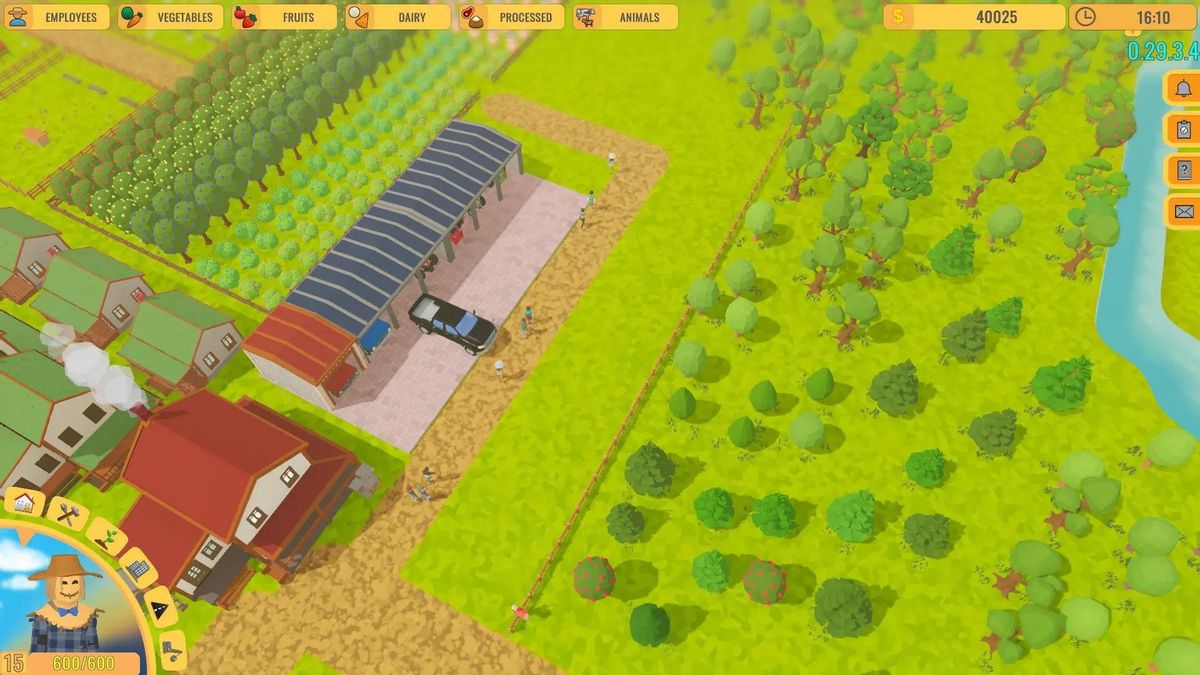
Task: Open the clipboard tasks list
Action: pyautogui.click(x=1184, y=129)
